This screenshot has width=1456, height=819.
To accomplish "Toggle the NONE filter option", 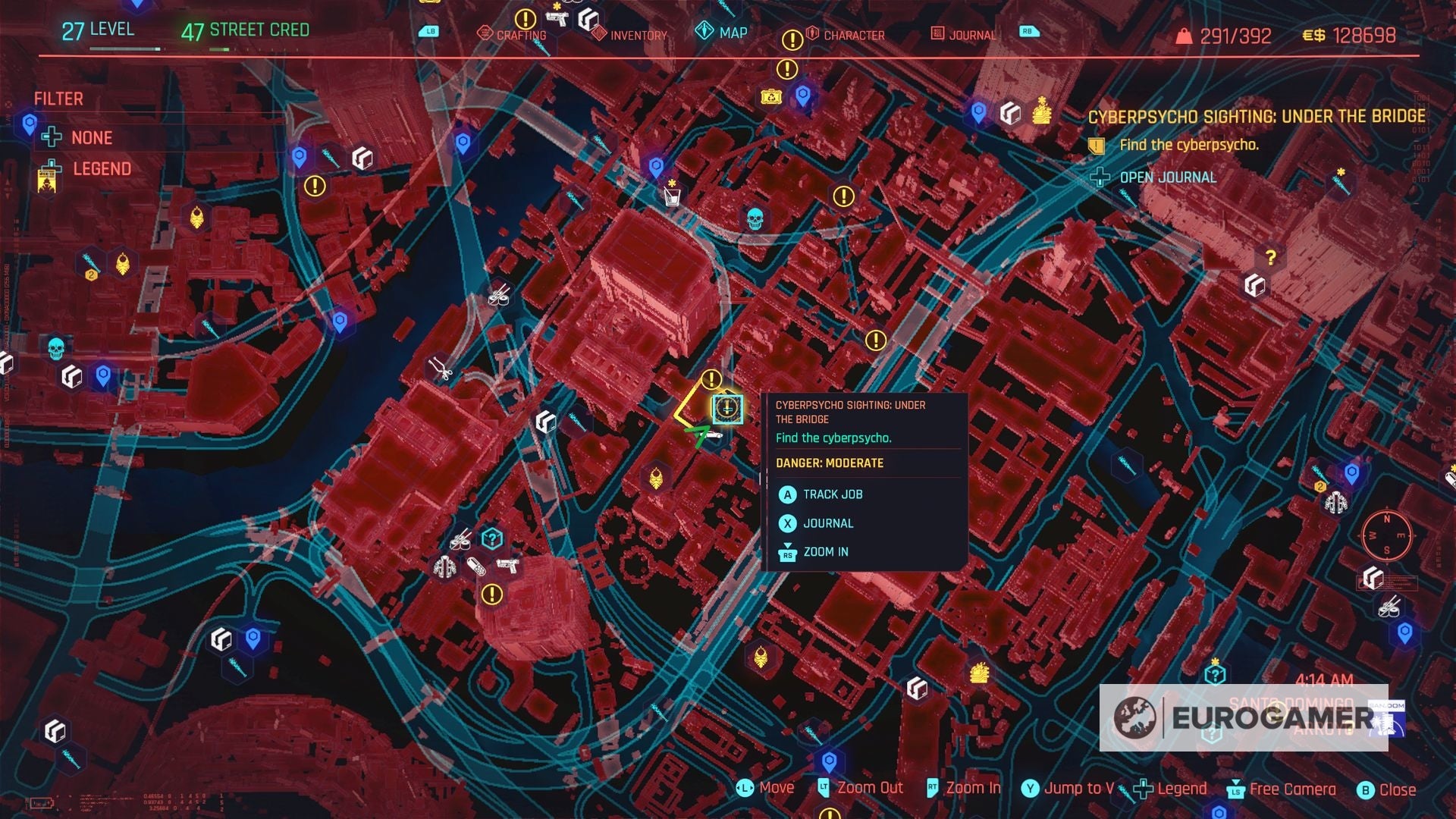I will click(90, 137).
